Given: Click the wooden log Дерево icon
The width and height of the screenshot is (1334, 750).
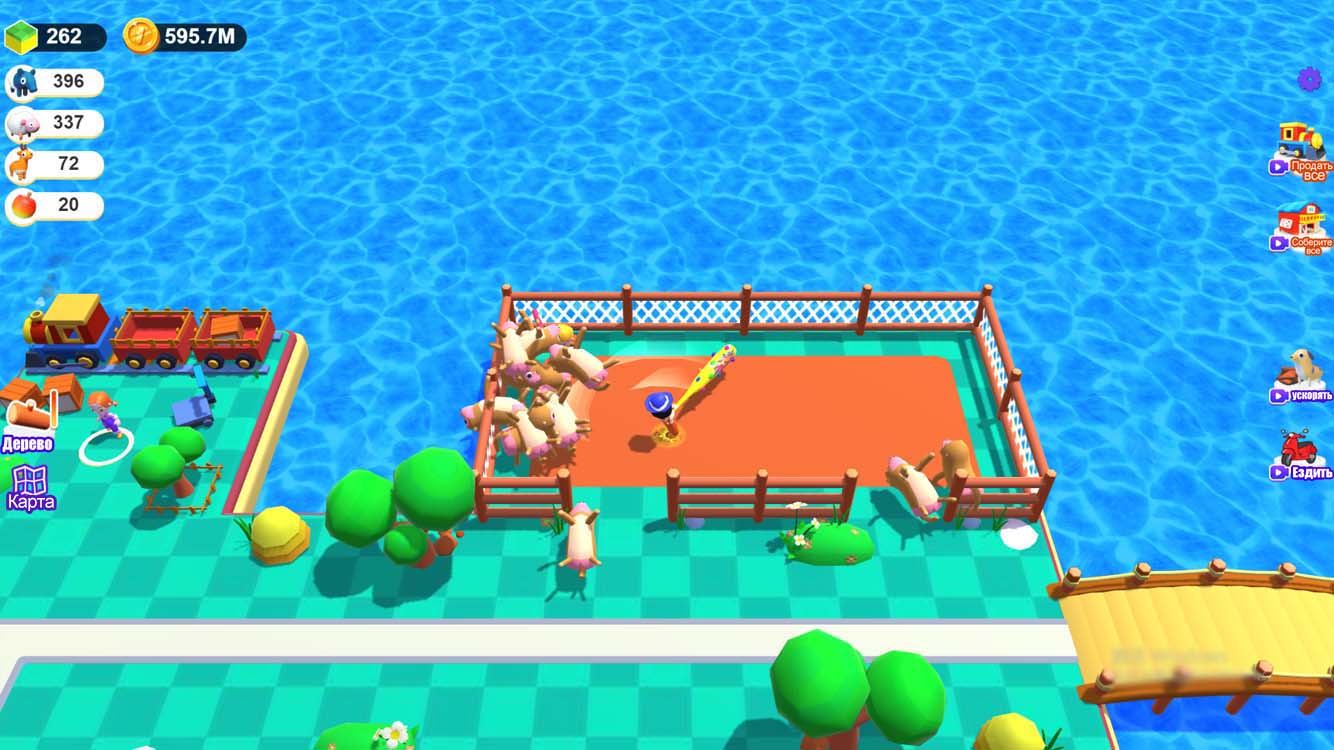Looking at the screenshot, I should 28,412.
